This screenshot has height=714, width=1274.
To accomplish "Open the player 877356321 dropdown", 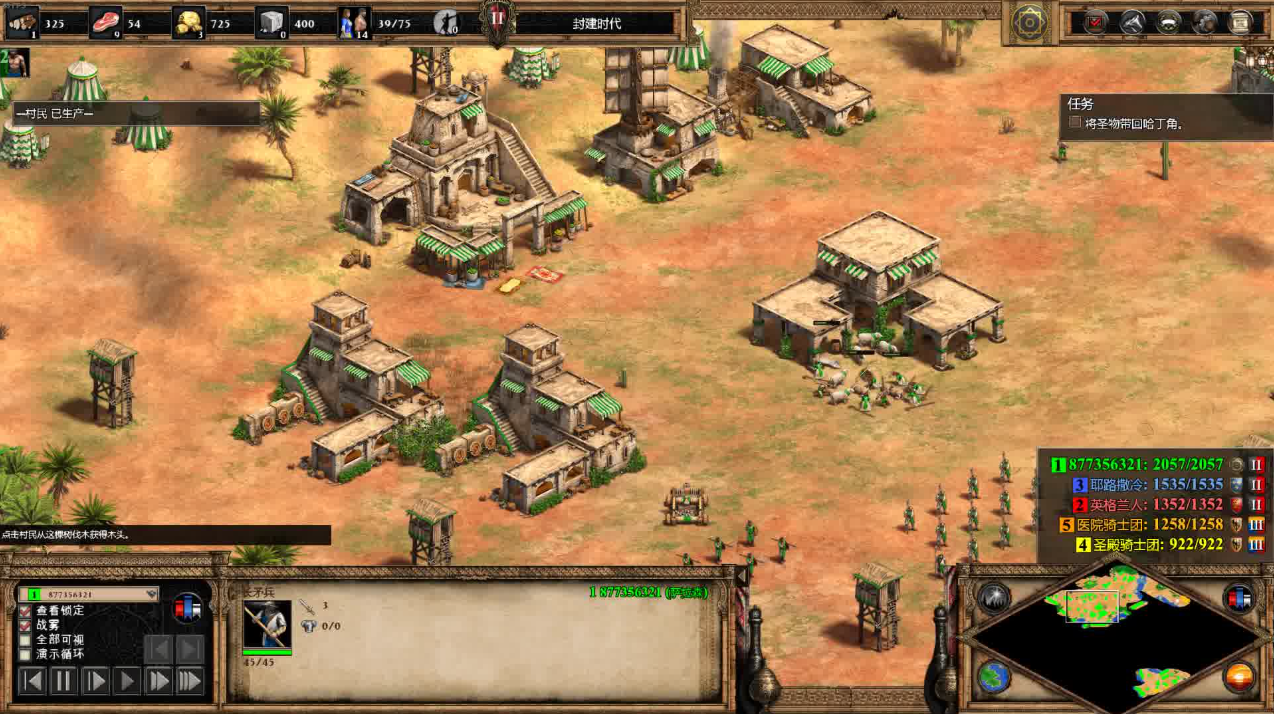I will [151, 594].
